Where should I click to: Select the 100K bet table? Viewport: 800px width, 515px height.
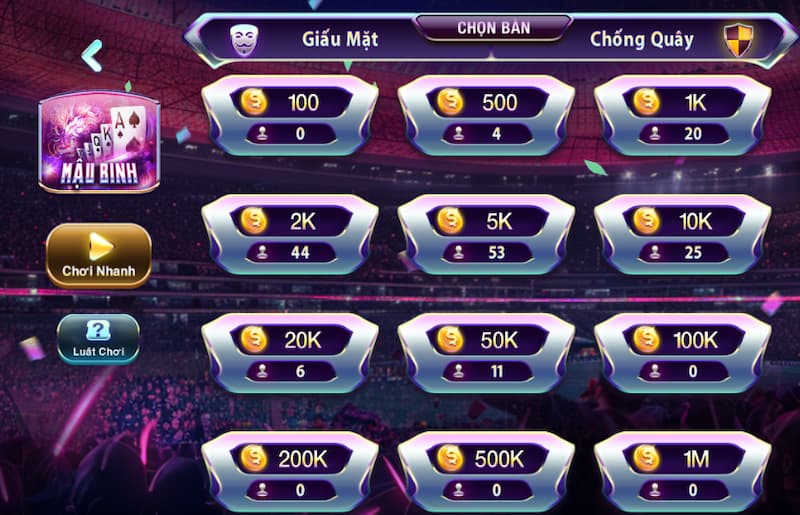tap(682, 354)
